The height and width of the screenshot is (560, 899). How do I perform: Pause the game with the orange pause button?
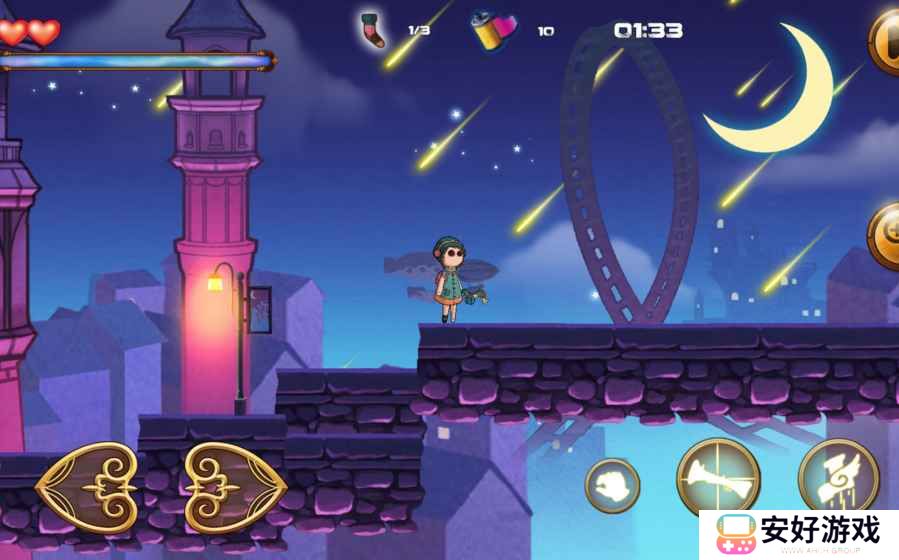885,42
